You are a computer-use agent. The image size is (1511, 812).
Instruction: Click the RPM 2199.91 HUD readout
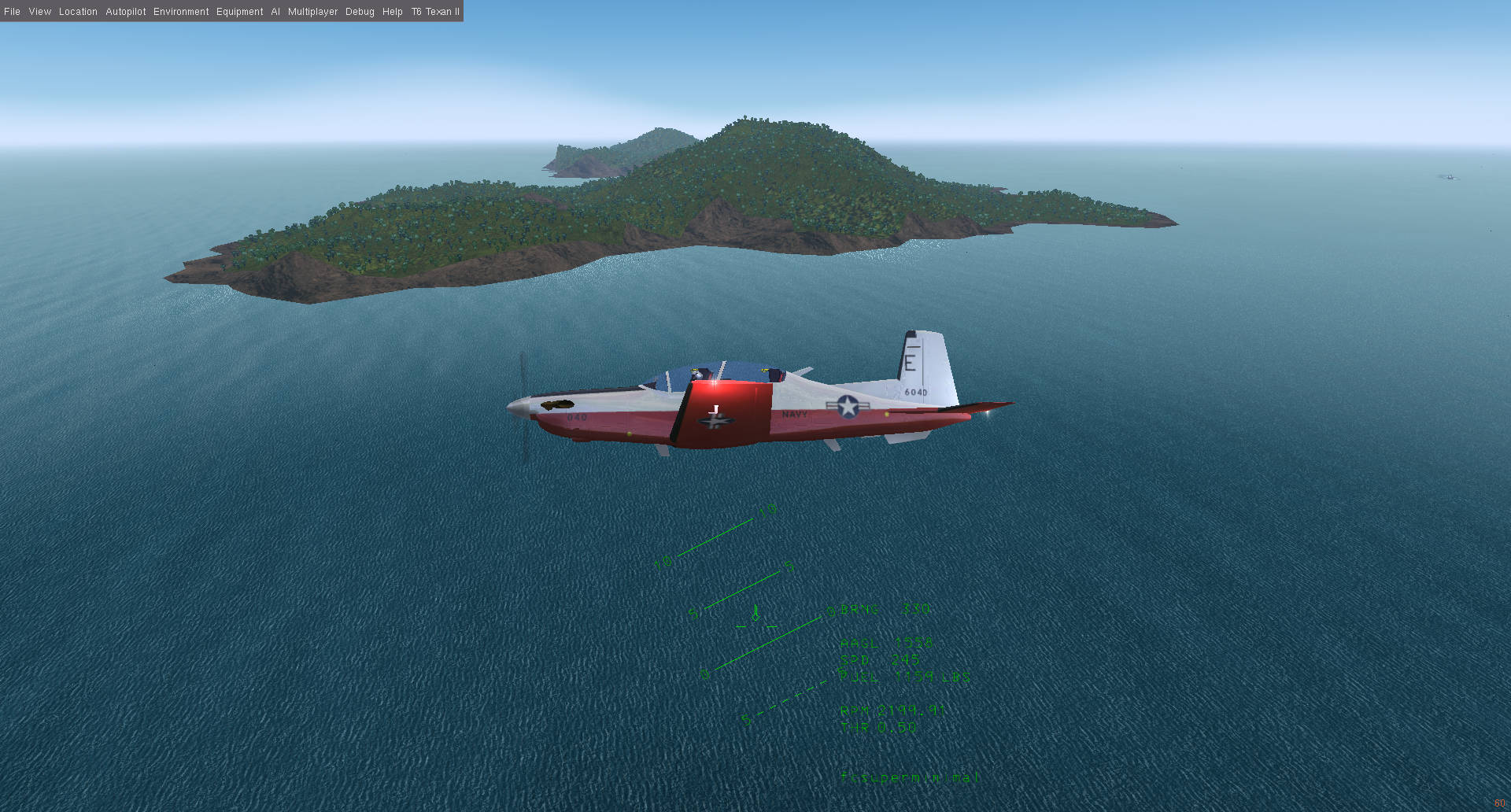click(x=893, y=710)
